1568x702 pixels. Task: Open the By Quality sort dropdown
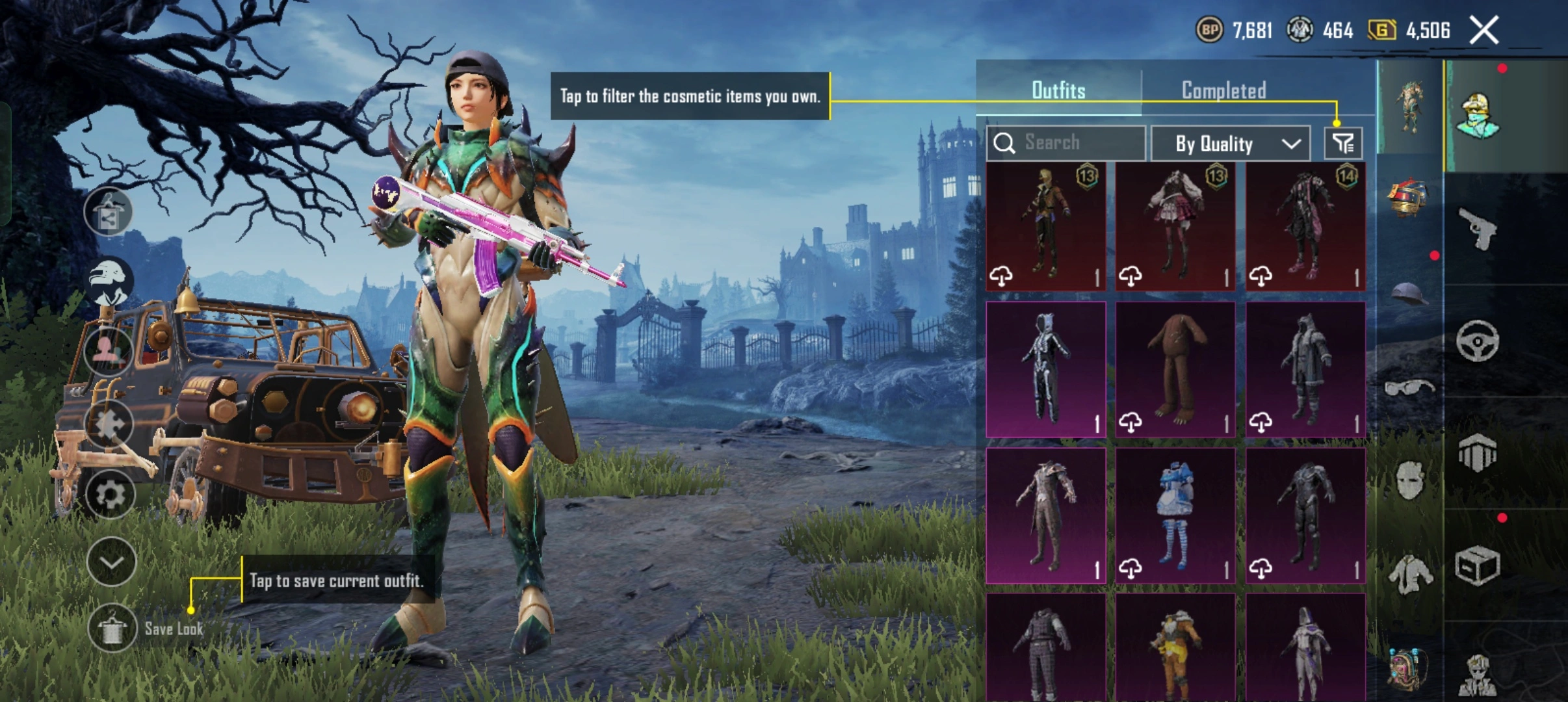tap(1230, 144)
